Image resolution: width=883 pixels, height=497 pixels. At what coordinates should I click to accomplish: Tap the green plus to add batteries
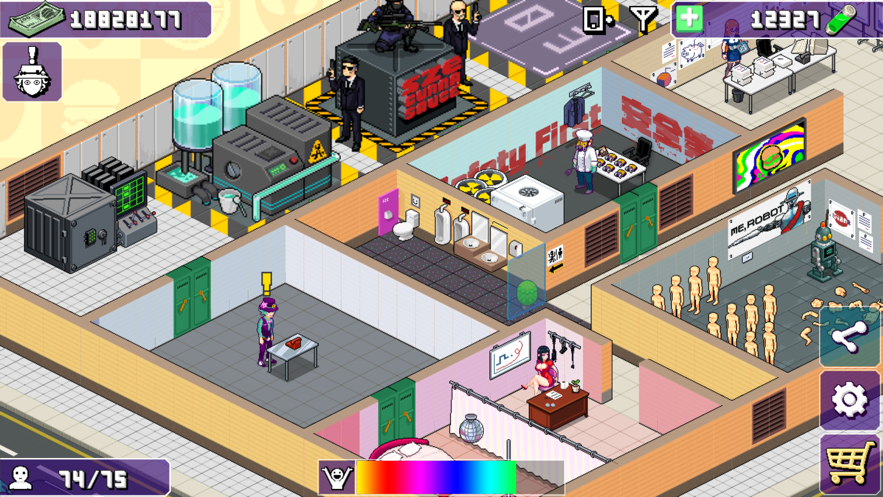point(689,18)
